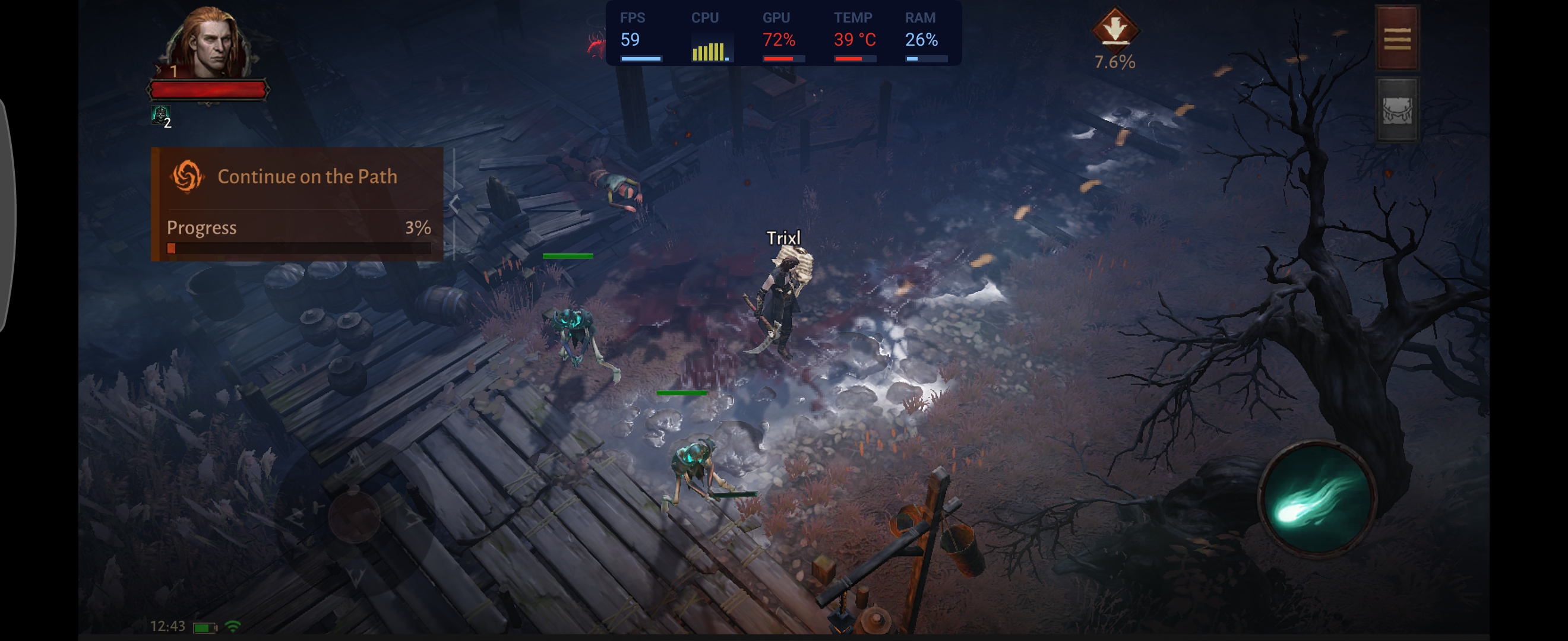Image resolution: width=1568 pixels, height=641 pixels.
Task: Activate the green soulfire attack skill
Action: click(x=1317, y=498)
